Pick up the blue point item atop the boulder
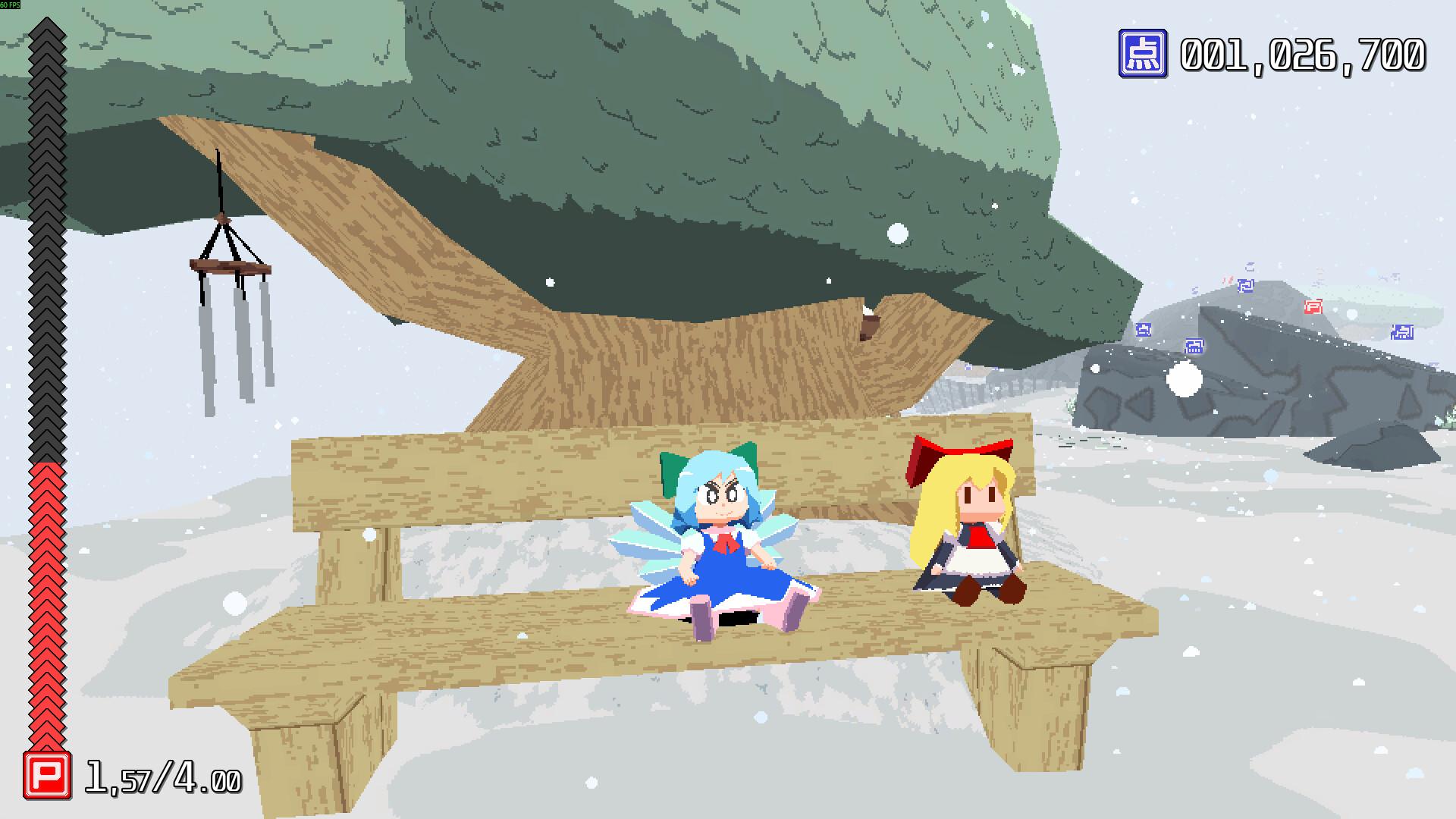Screen dimensions: 1456x819 tap(1247, 286)
